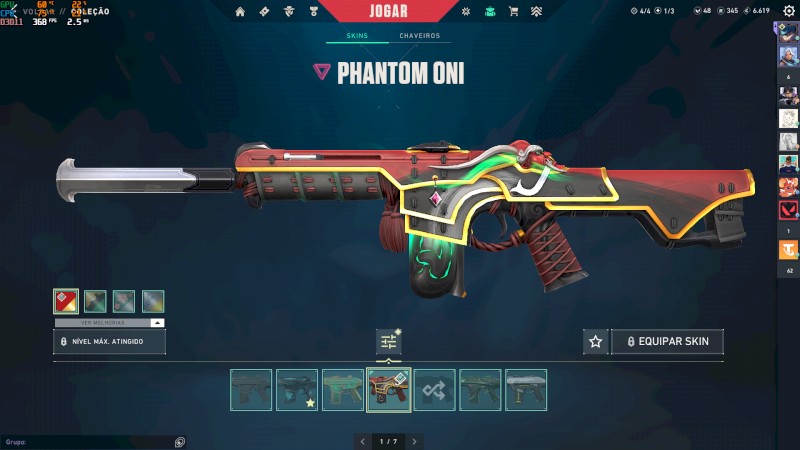800x450 pixels.
Task: Equip the Phantom Oni skin
Action: click(x=667, y=342)
